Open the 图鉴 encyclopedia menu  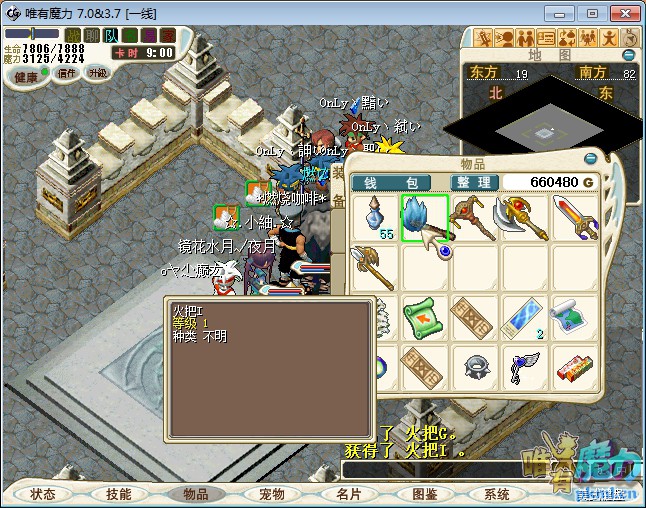tap(424, 495)
